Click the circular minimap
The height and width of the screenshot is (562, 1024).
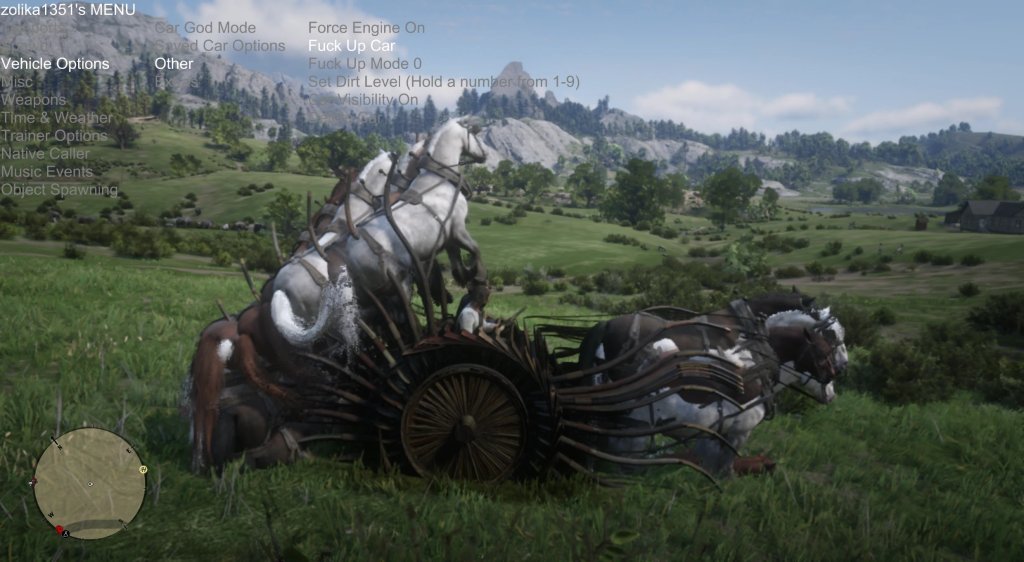coord(90,483)
